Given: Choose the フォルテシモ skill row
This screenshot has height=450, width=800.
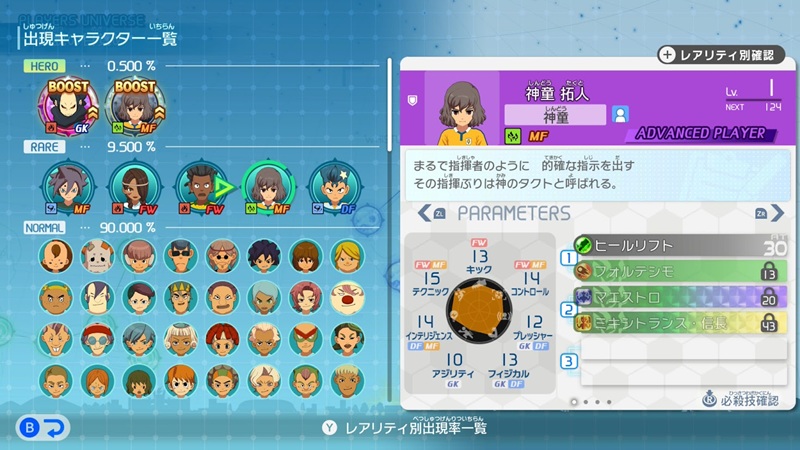Looking at the screenshot, I should (679, 270).
